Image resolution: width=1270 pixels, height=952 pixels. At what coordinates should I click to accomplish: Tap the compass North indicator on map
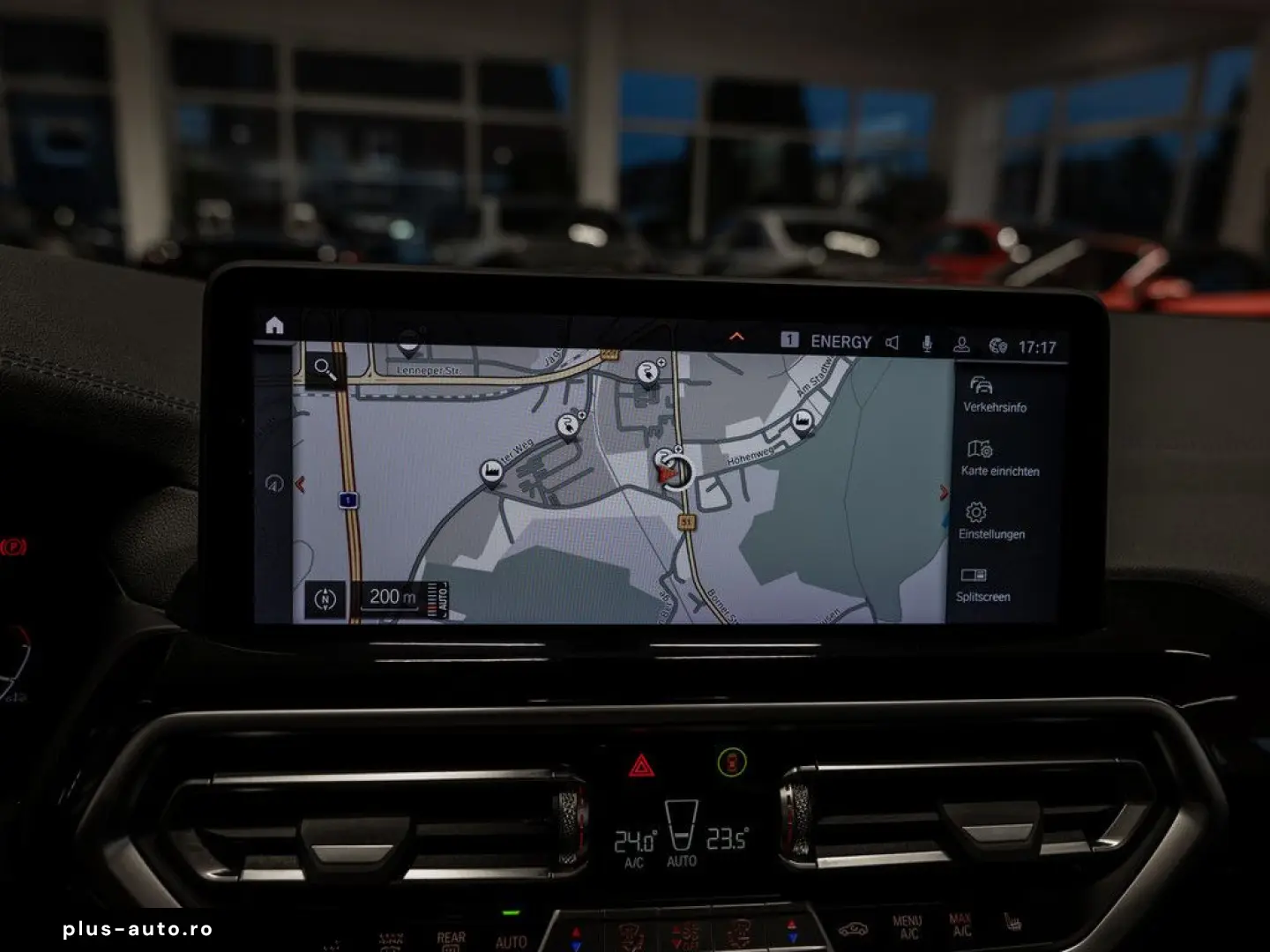326,597
